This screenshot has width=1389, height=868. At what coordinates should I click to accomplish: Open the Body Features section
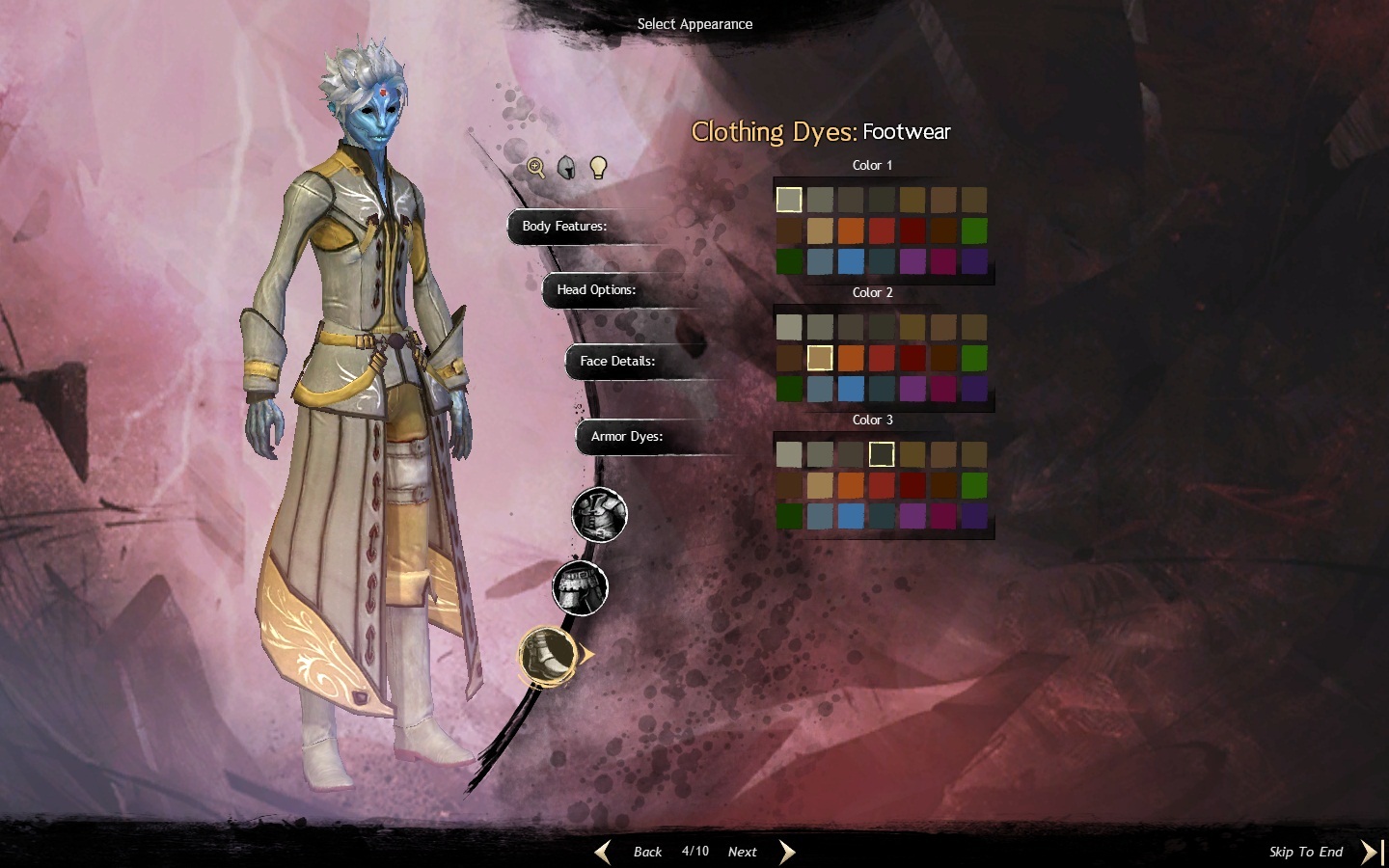pyautogui.click(x=564, y=227)
